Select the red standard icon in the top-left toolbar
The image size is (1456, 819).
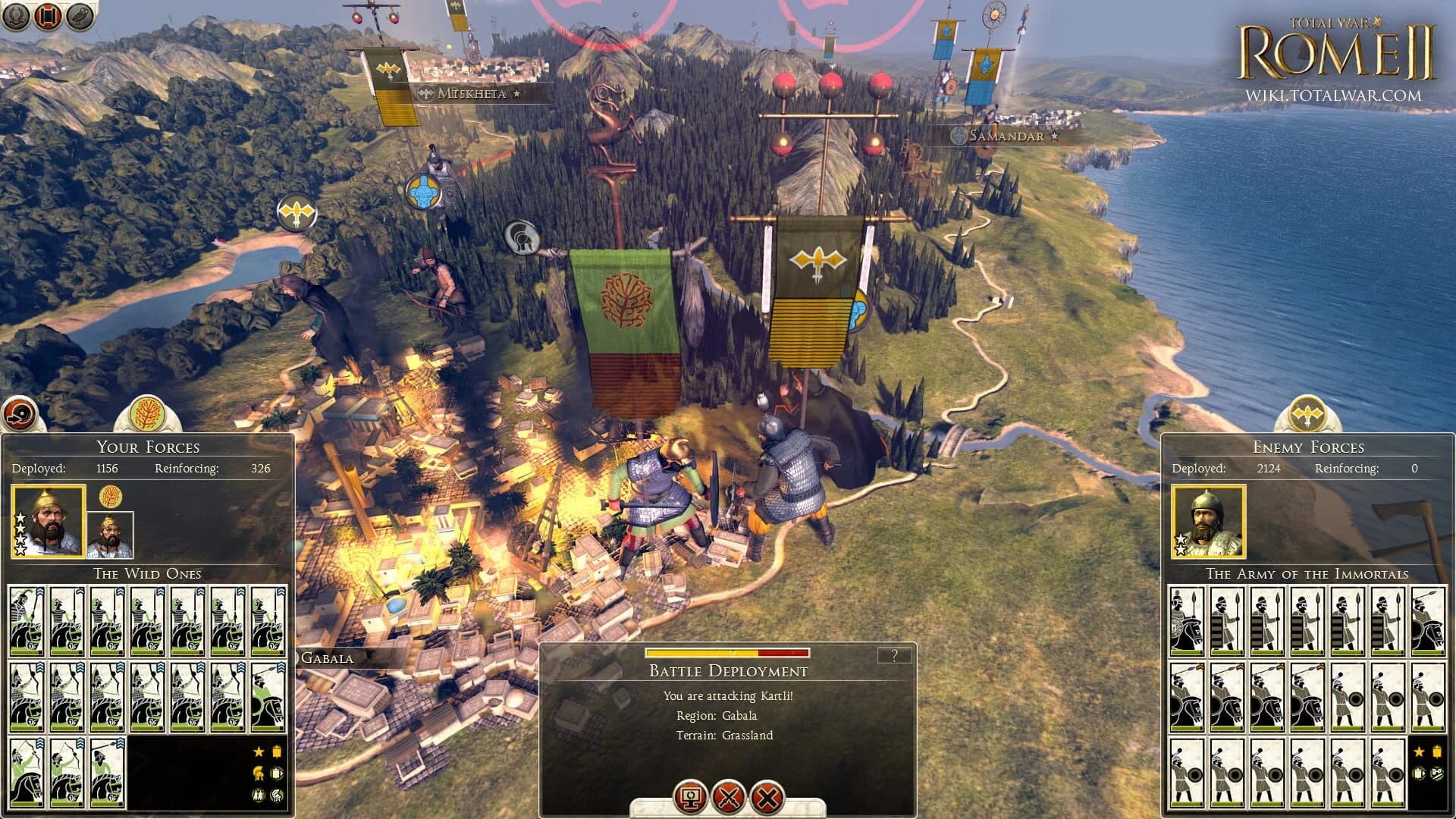(x=47, y=17)
